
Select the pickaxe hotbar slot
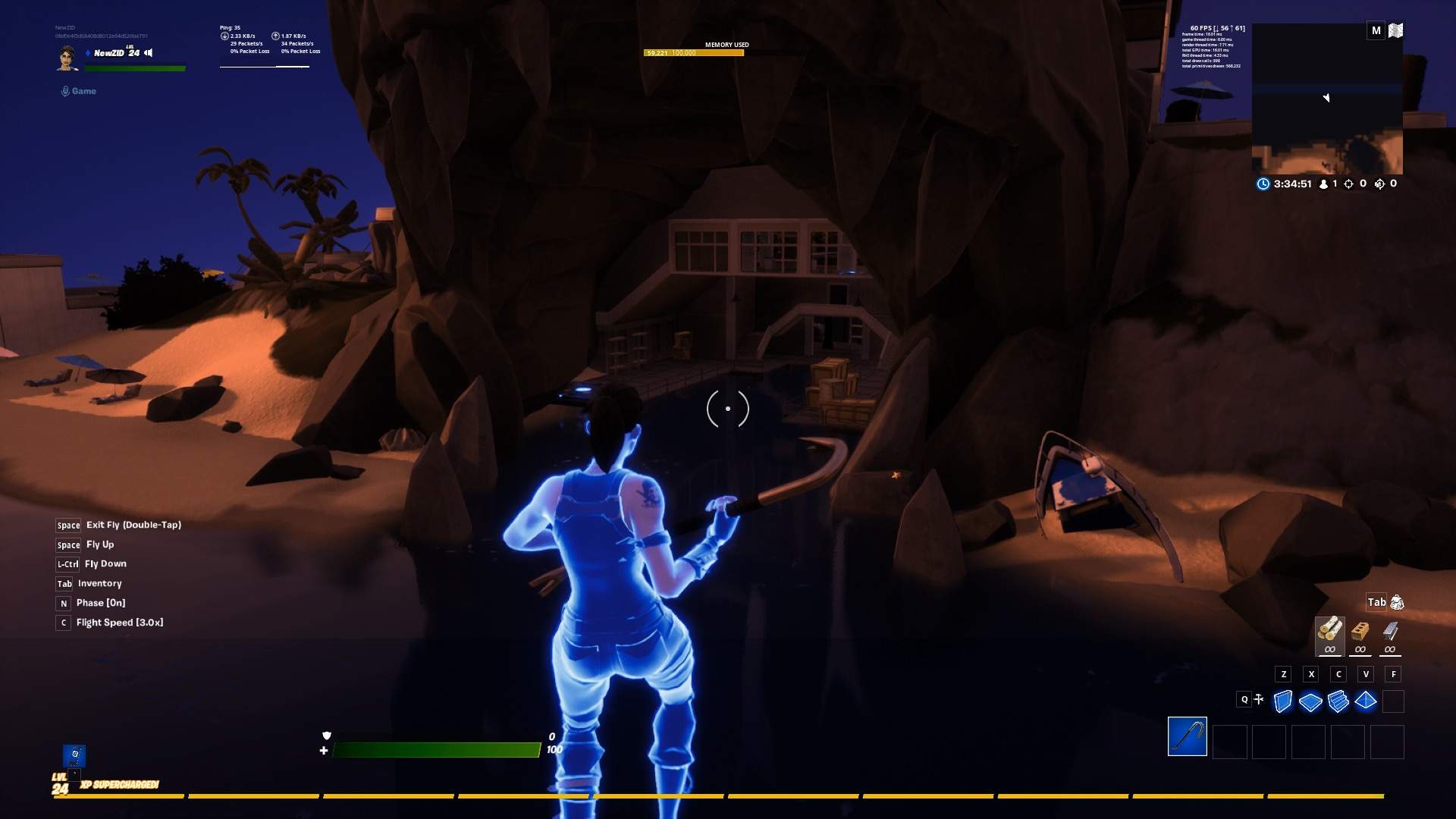tap(1187, 736)
